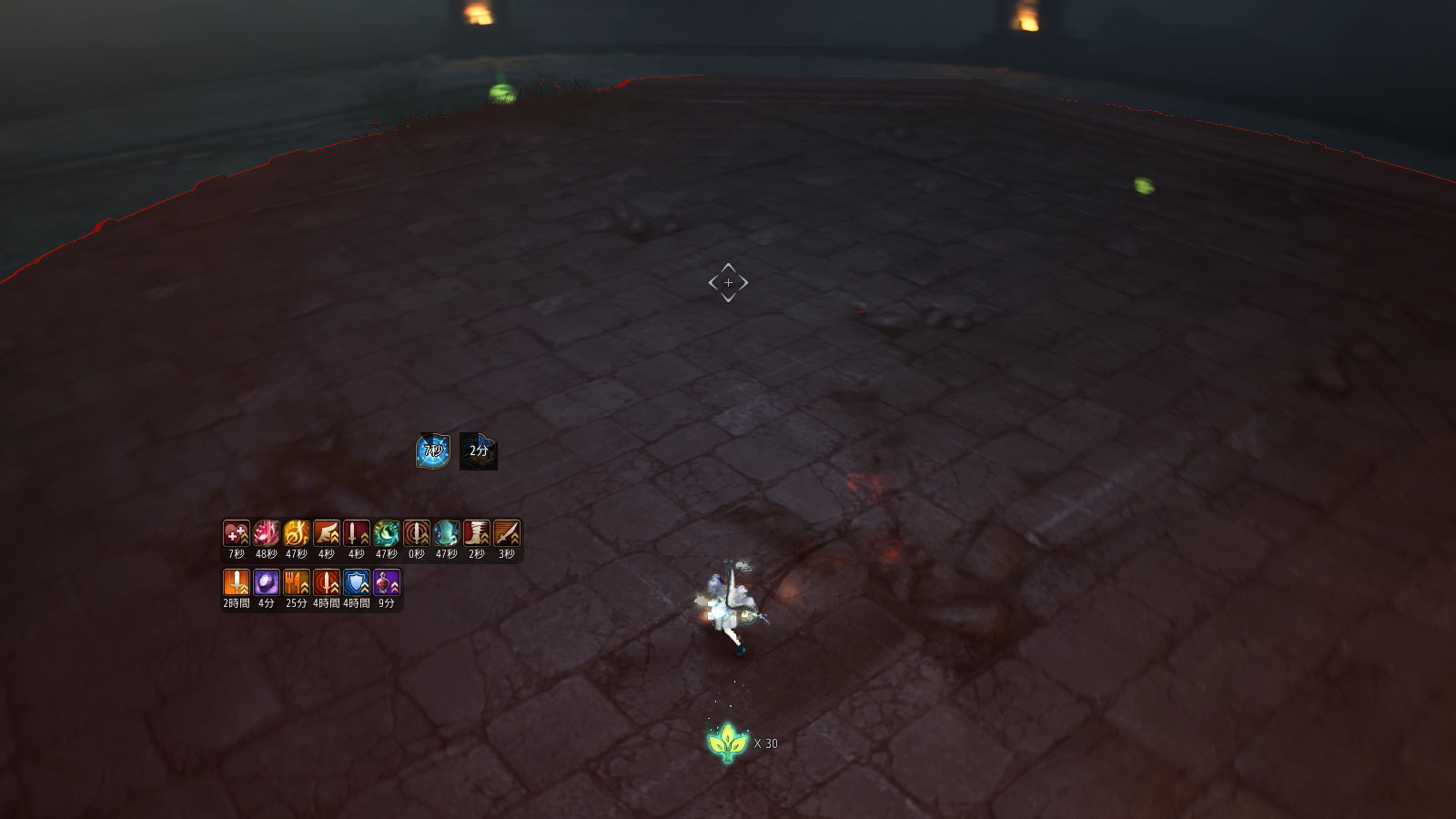Click the twin hearts recovery buff icon
This screenshot has width=1456, height=819.
[x=237, y=533]
